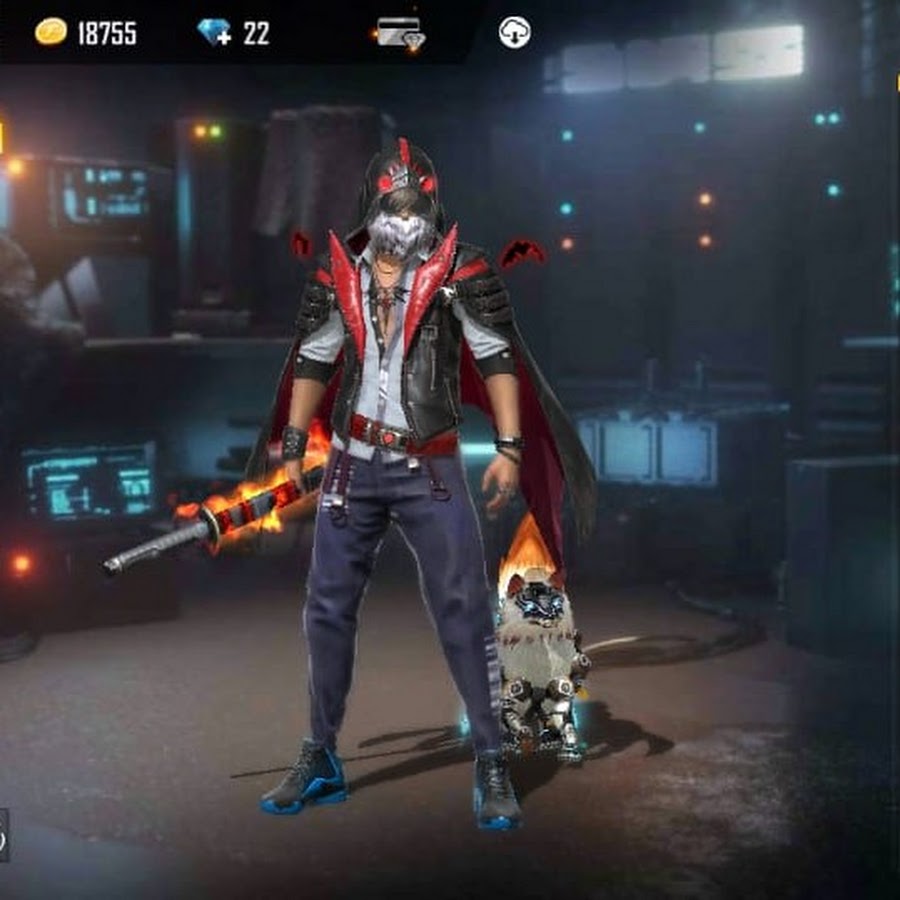The height and width of the screenshot is (900, 900).
Task: Tap the gold coin icon
Action: point(51,32)
